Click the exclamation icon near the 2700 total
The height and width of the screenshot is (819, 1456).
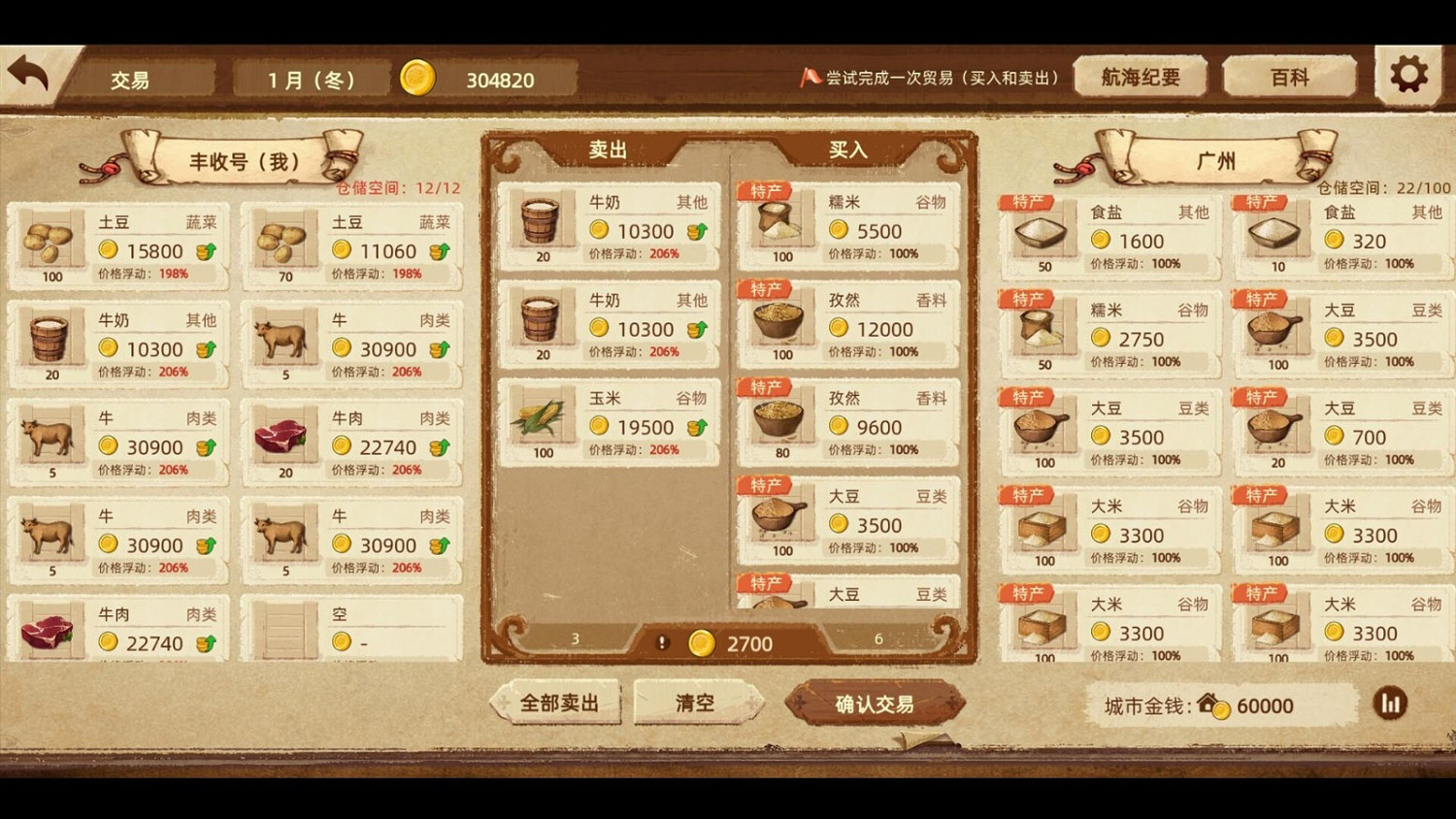(x=664, y=642)
